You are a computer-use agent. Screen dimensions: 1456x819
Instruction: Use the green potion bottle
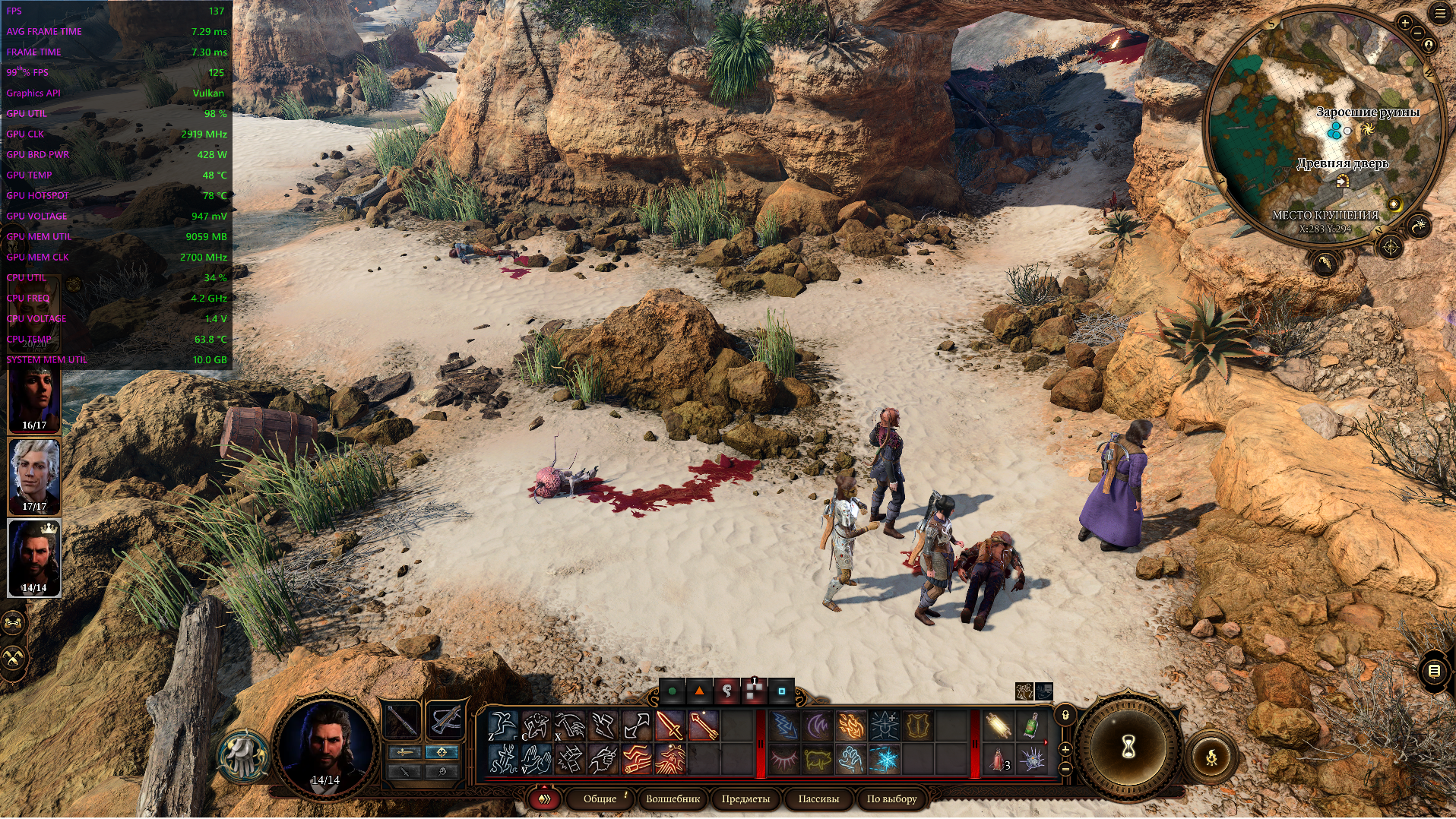coord(1030,726)
